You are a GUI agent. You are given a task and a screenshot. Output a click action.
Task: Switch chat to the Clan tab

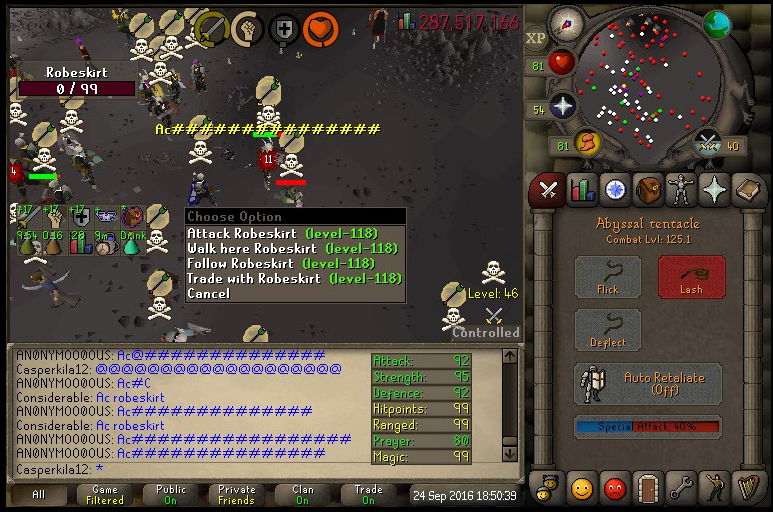click(x=303, y=494)
